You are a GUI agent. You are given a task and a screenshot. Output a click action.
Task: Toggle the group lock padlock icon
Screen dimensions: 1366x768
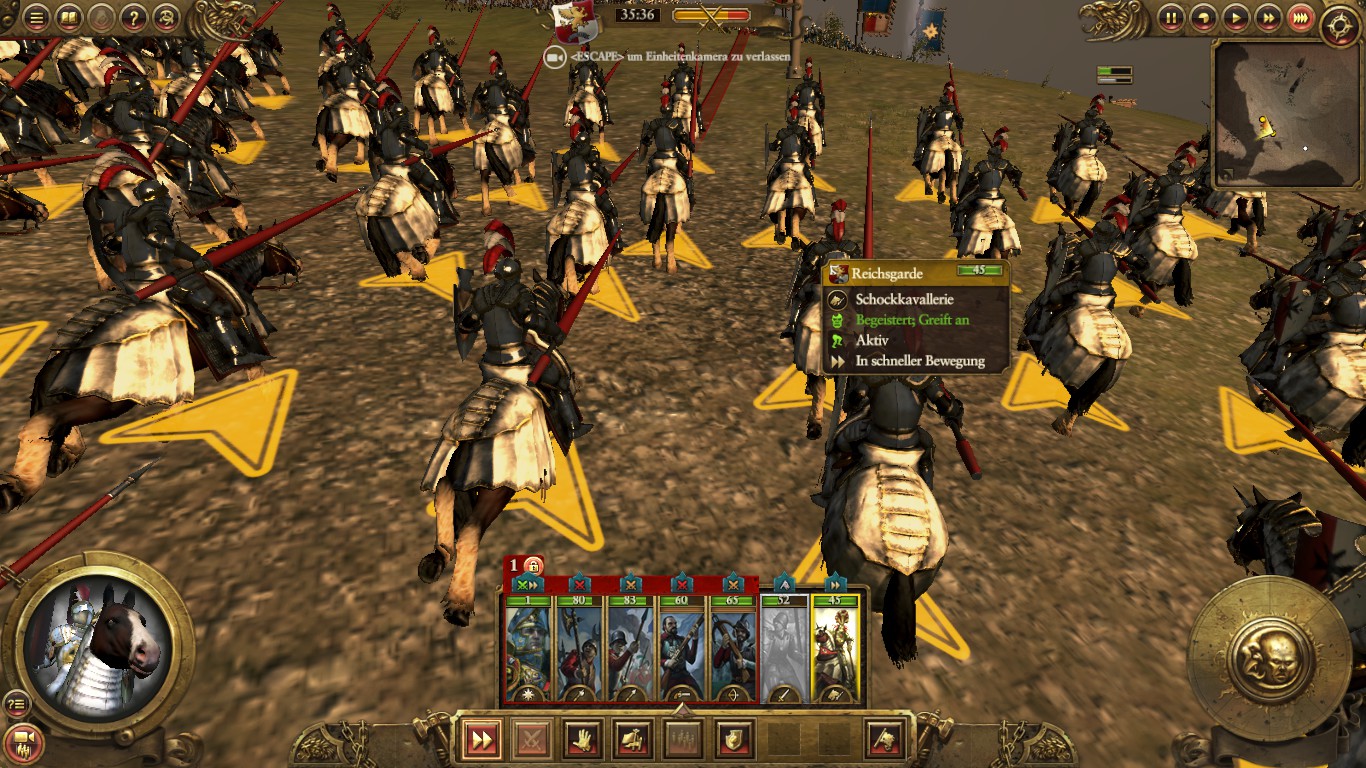[534, 566]
